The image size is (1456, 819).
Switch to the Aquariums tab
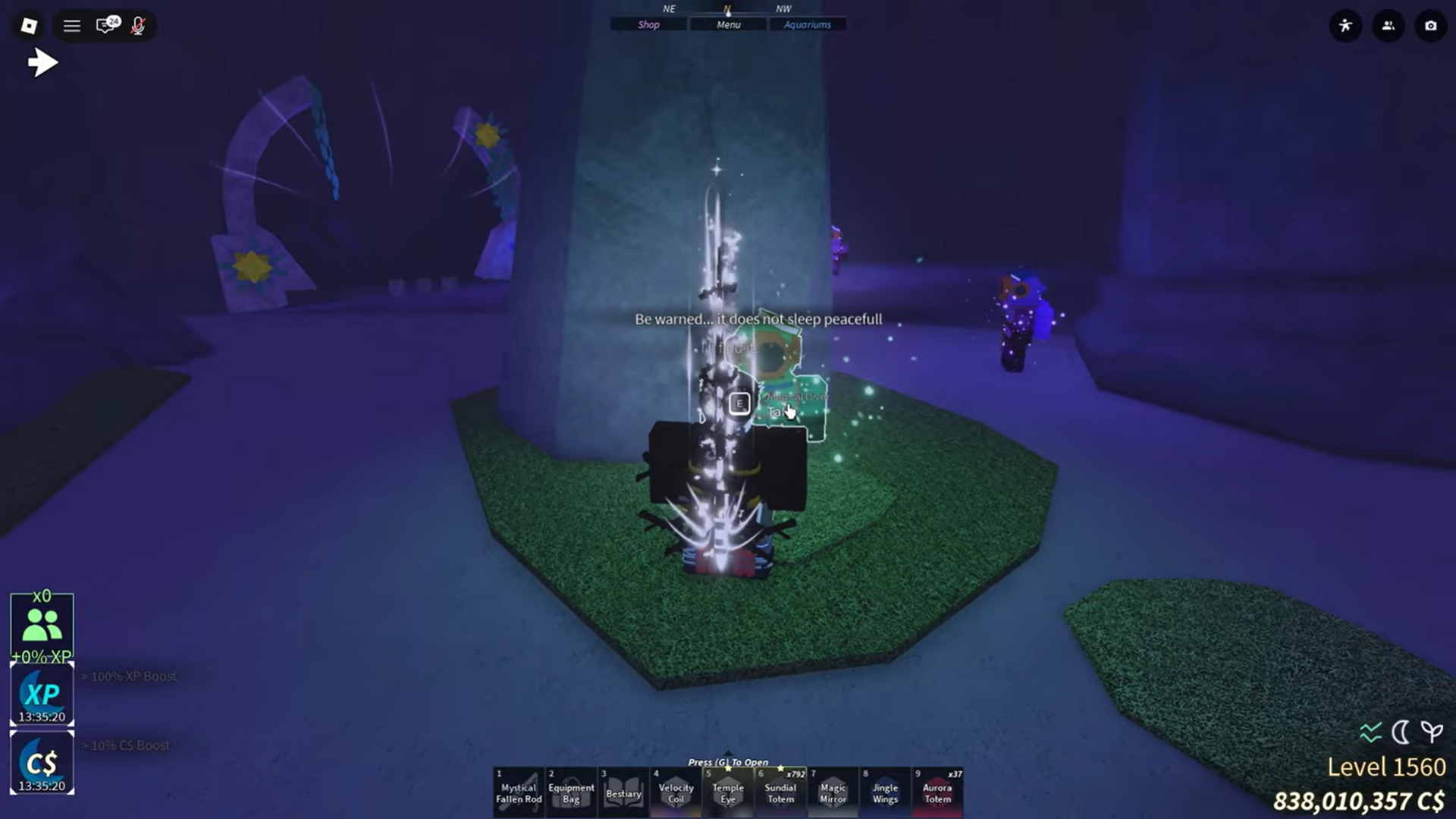[x=808, y=24]
